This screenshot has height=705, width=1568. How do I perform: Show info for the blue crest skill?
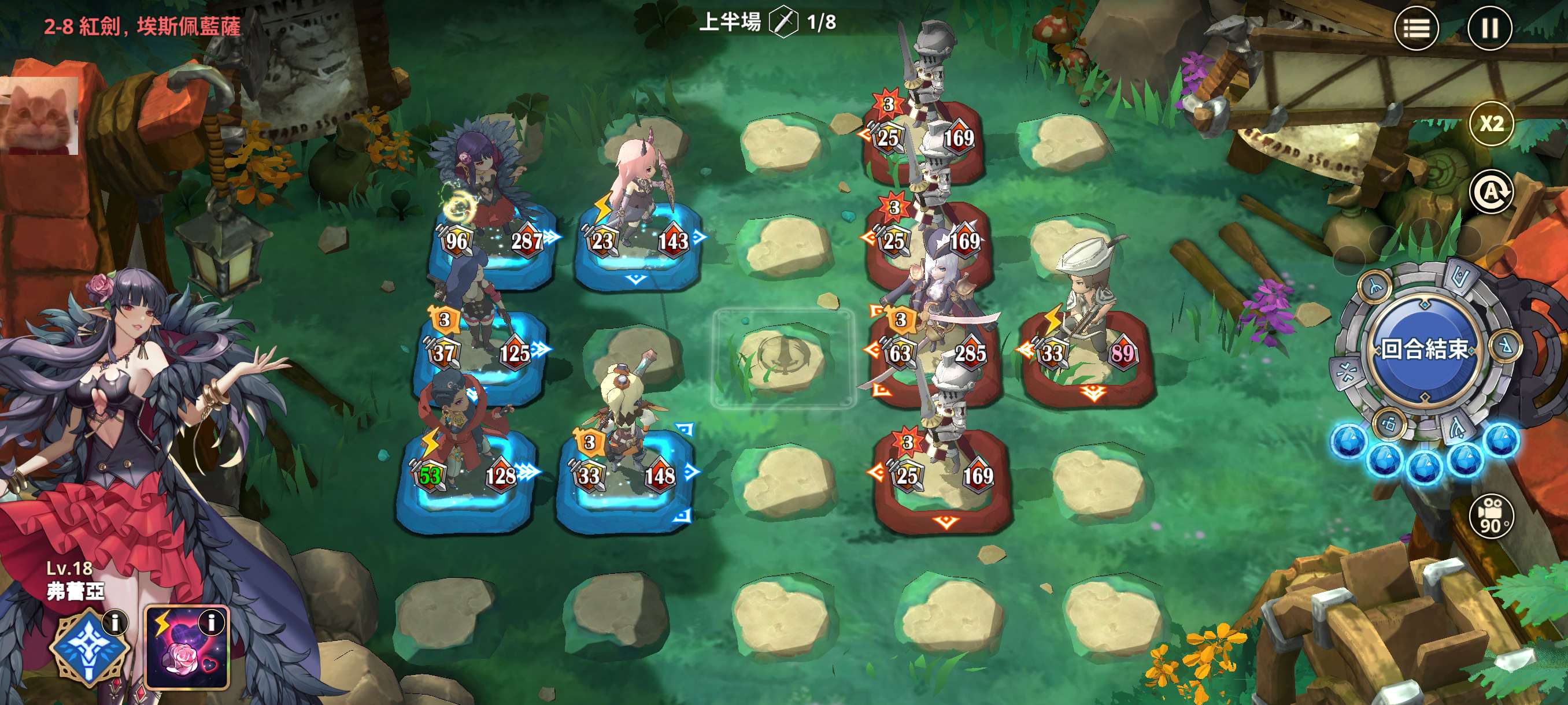tap(114, 622)
